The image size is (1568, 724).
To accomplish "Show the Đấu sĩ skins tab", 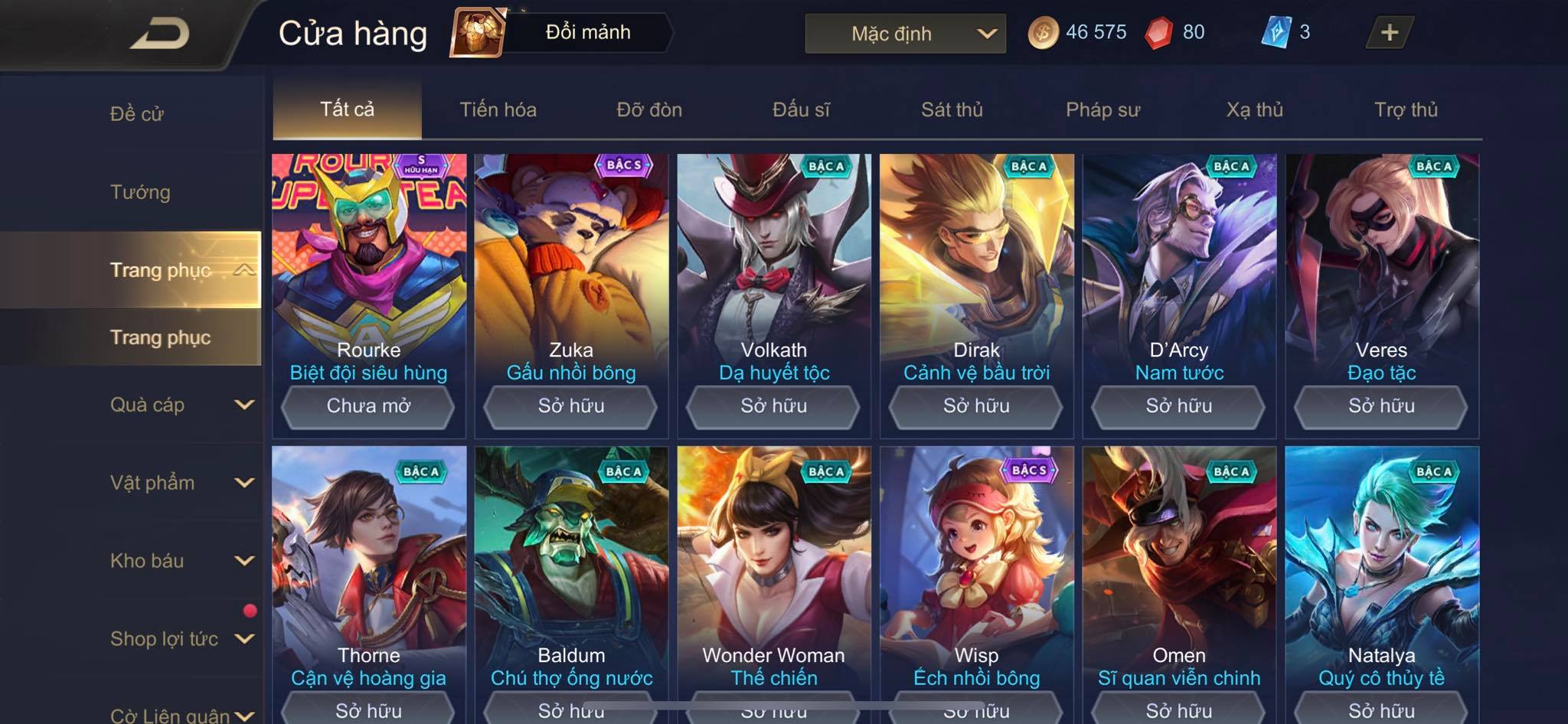I will (801, 109).
